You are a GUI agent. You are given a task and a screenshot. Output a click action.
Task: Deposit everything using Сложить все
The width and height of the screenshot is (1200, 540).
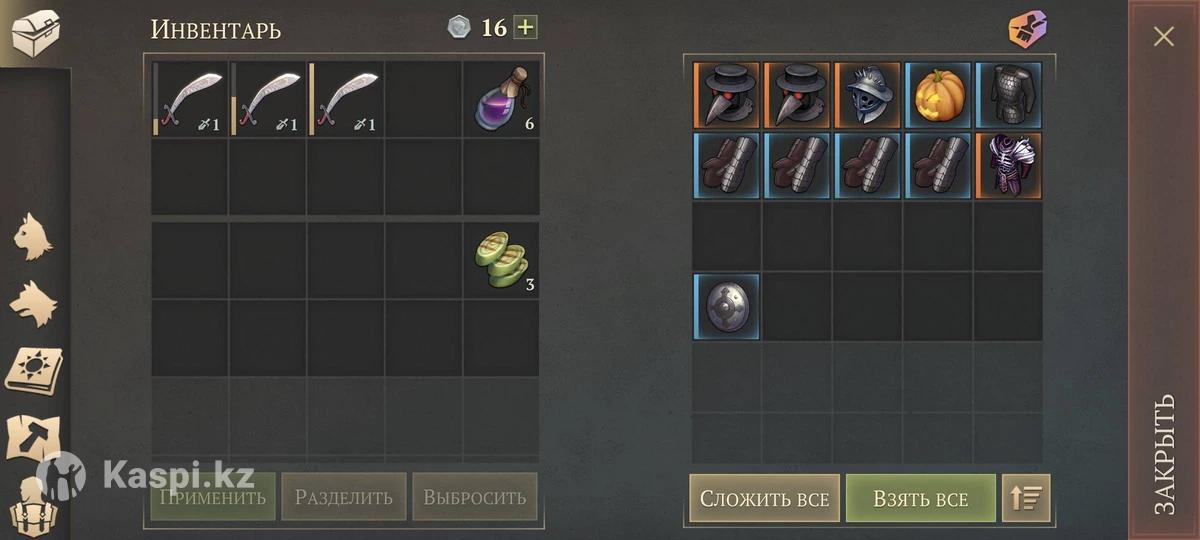764,498
